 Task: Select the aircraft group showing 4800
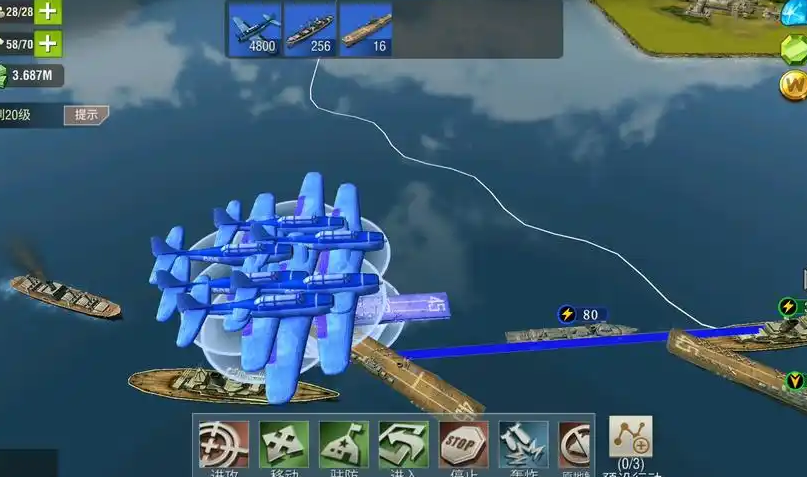pyautogui.click(x=255, y=28)
